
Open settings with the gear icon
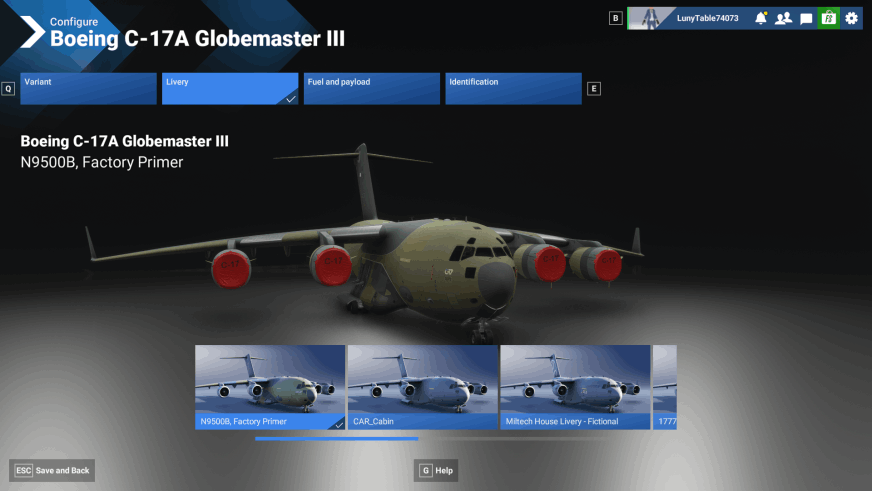[x=851, y=18]
